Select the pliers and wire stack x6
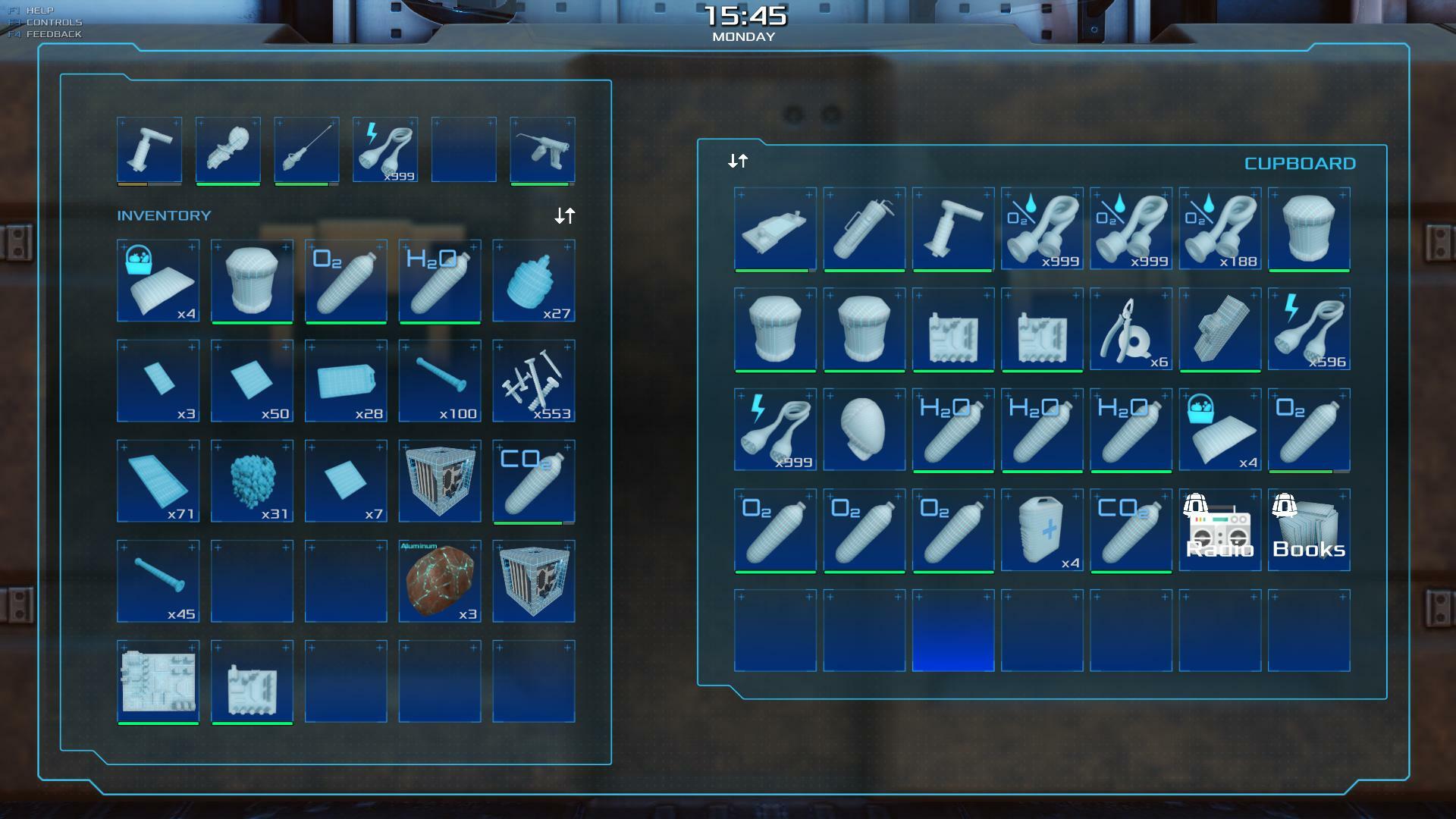The width and height of the screenshot is (1456, 819). tap(1131, 329)
